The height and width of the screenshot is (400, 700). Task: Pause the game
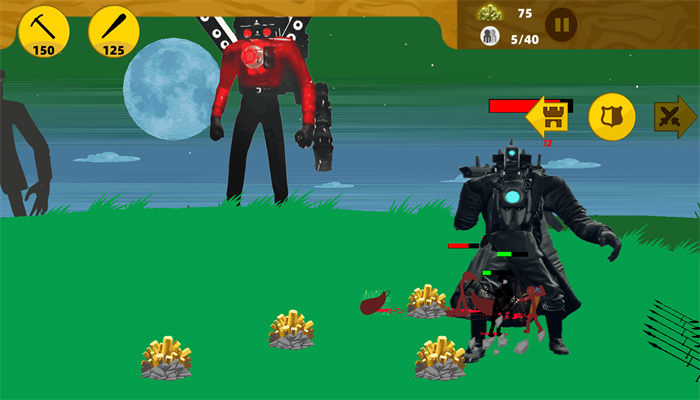[561, 23]
